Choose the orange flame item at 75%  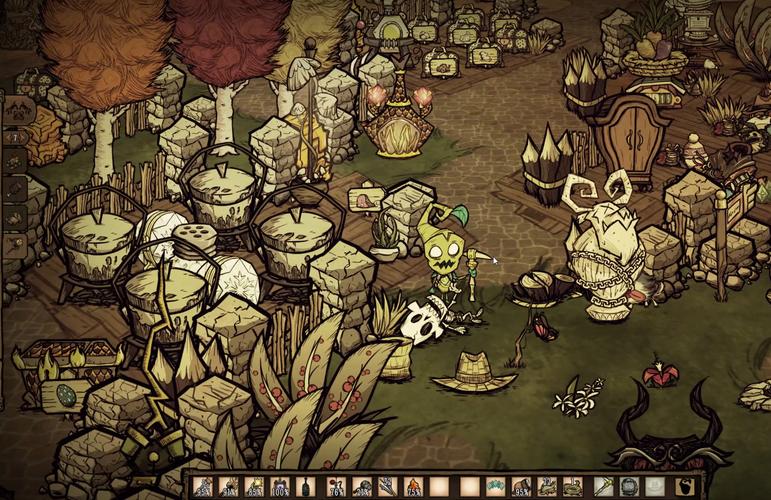click(x=413, y=487)
